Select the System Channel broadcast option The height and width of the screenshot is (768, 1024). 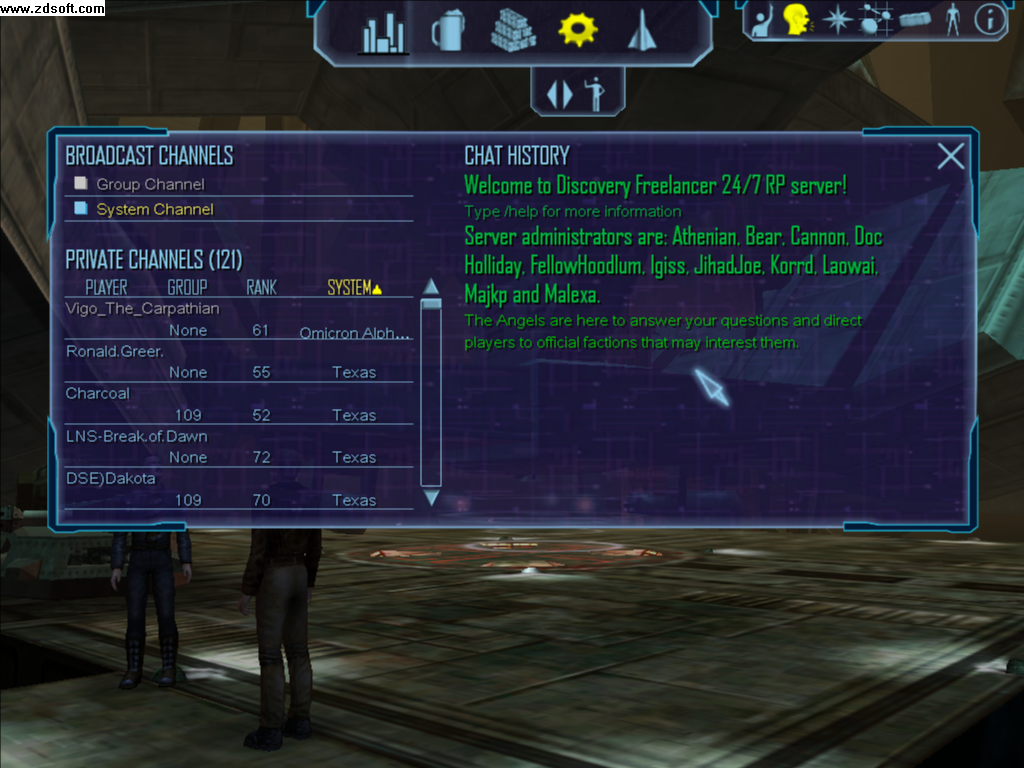coord(81,209)
